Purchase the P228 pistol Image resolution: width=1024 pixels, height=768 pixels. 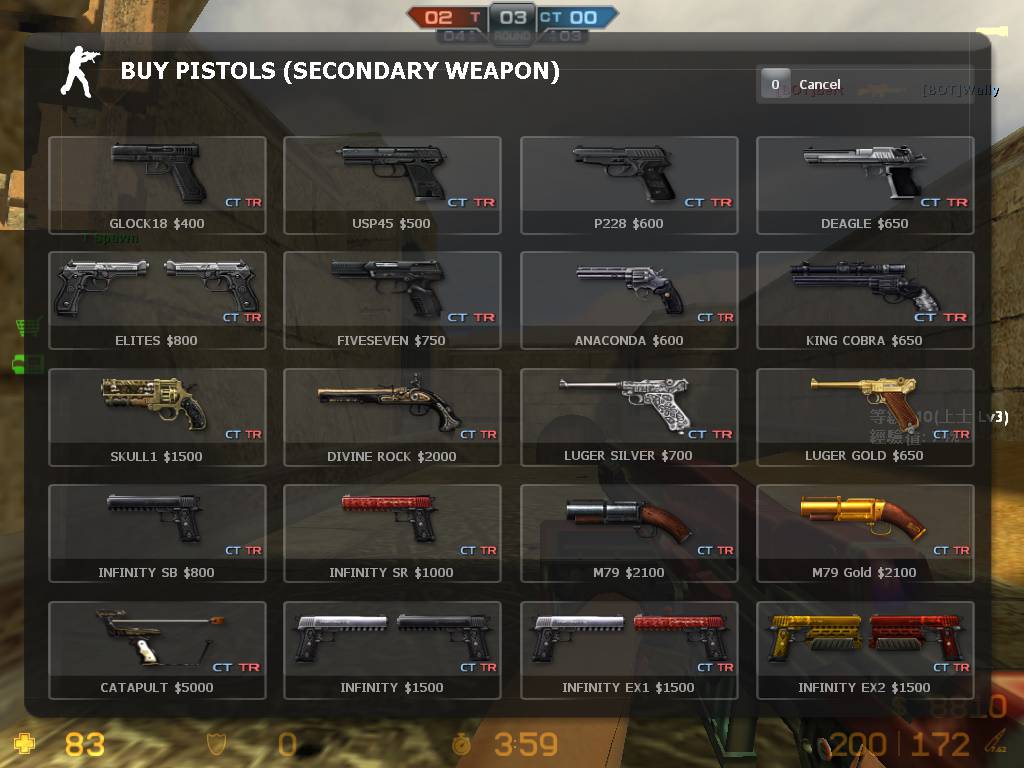tap(629, 185)
